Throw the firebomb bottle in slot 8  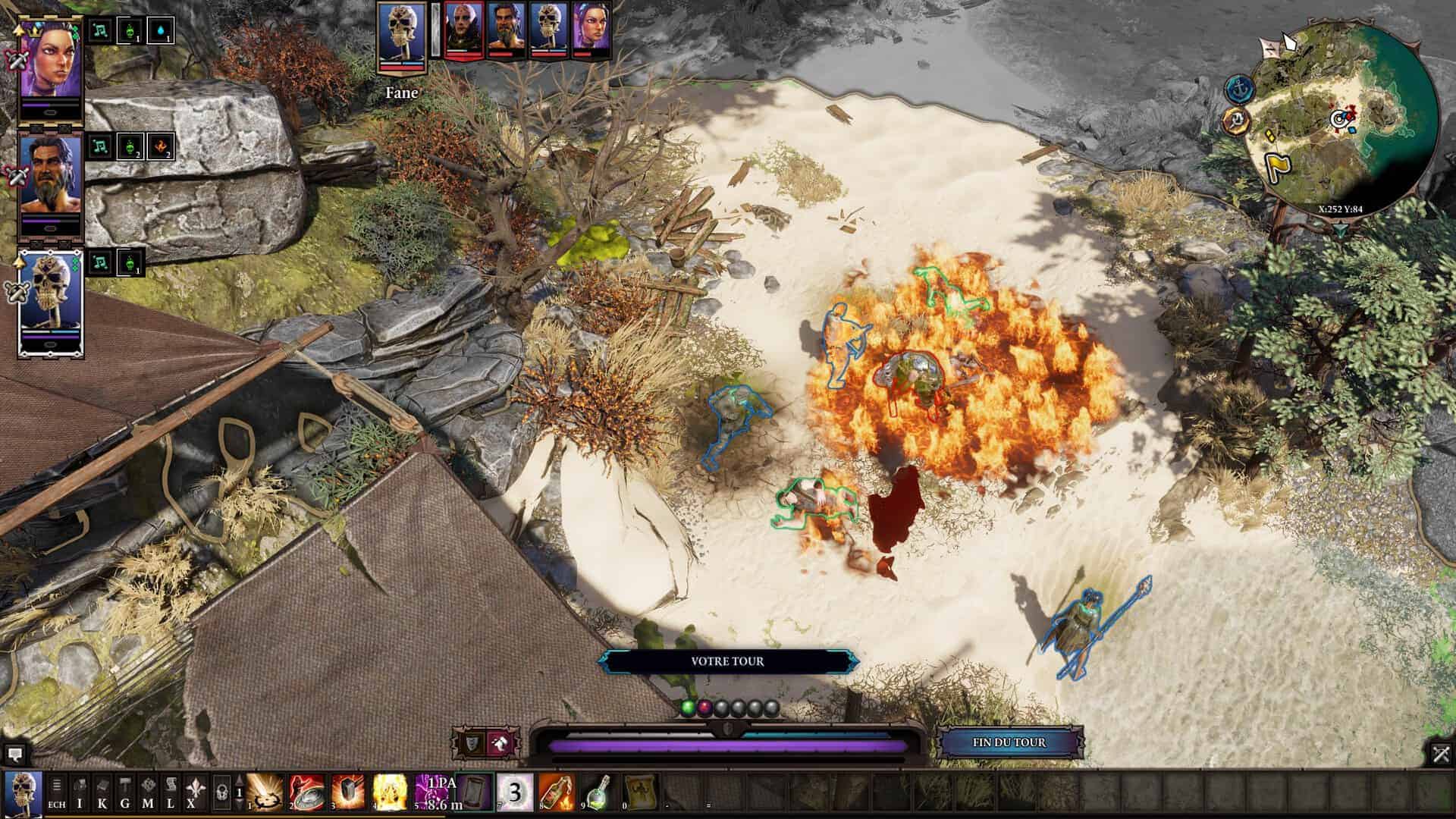coord(557,792)
